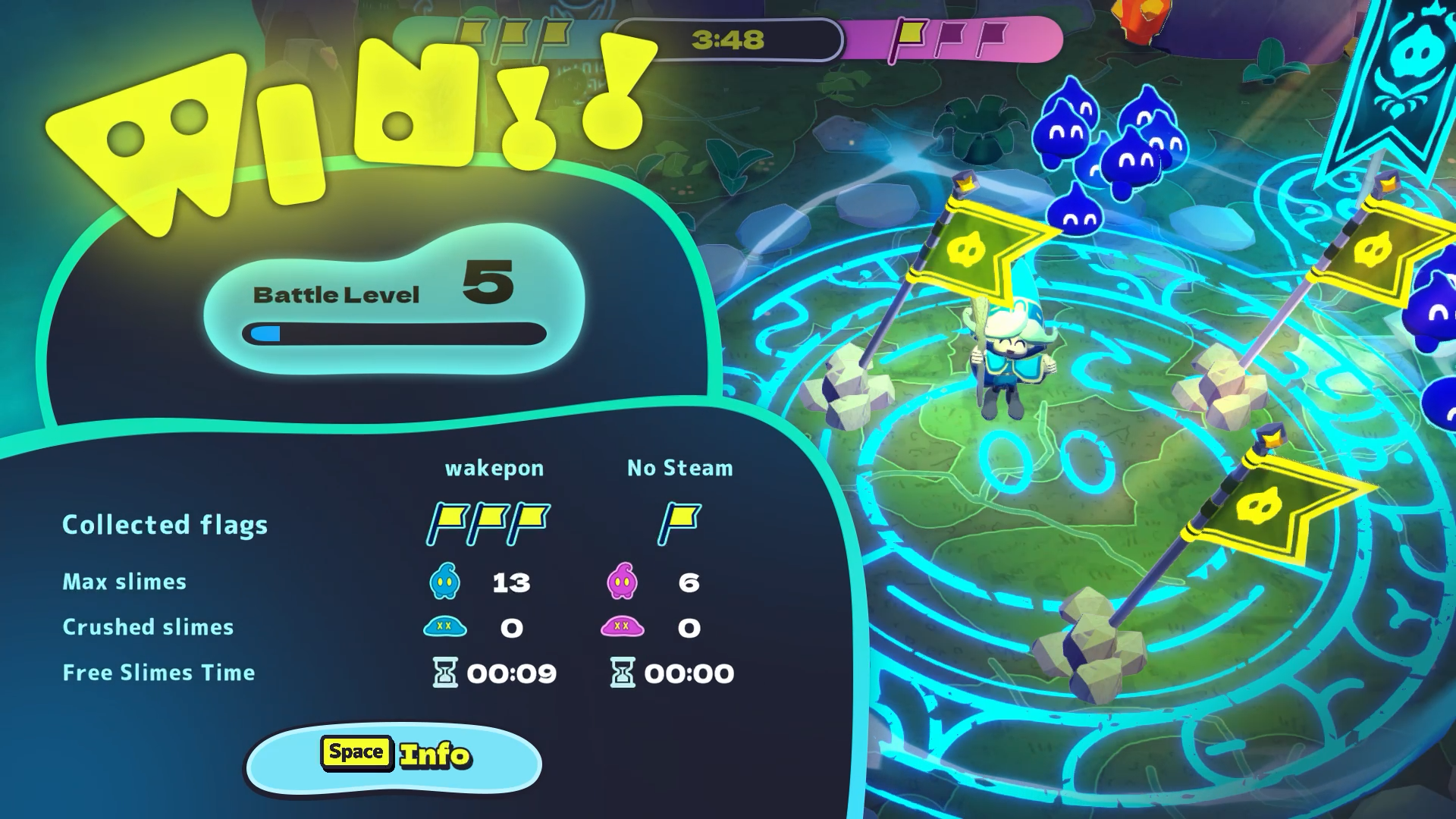Select No Steam's yellow flag icon
This screenshot has height=819, width=1456.
tap(680, 521)
